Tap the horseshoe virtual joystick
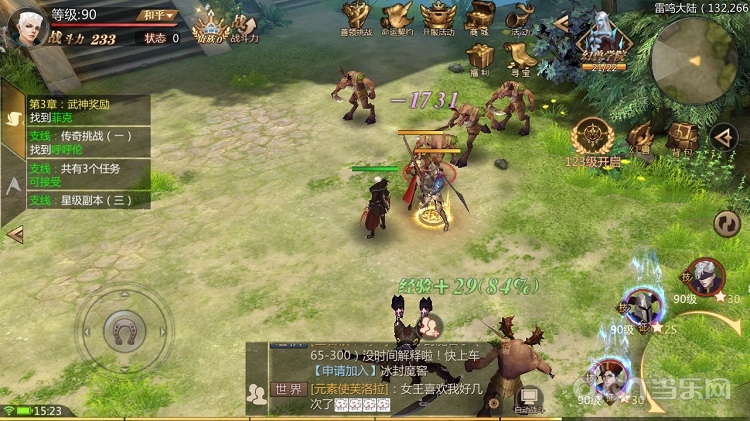 coord(125,328)
